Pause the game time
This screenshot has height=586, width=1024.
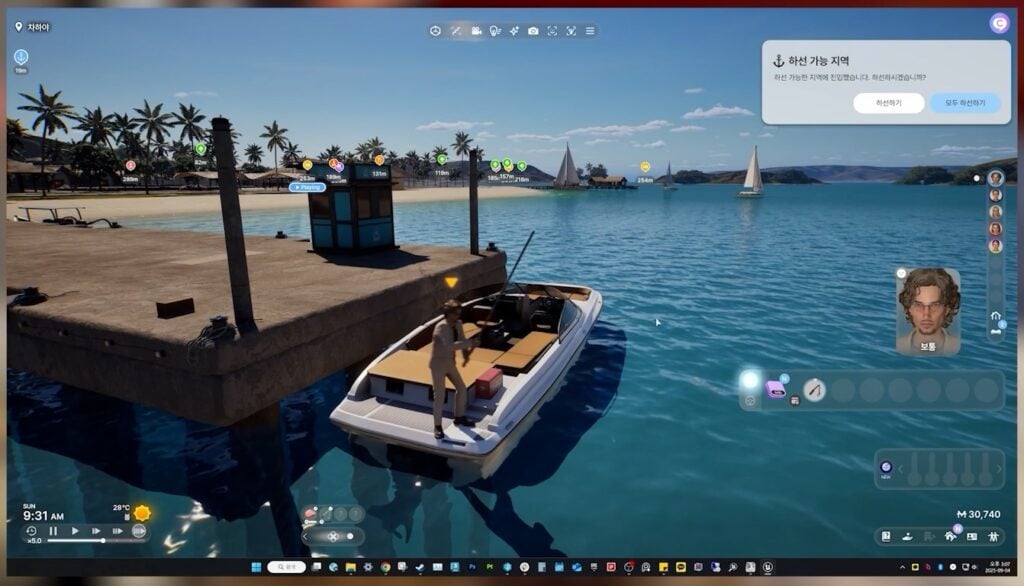click(53, 531)
